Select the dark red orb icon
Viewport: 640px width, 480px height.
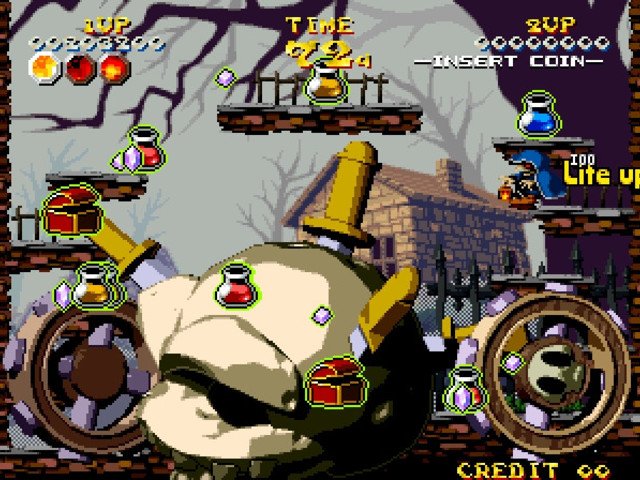(x=81, y=68)
